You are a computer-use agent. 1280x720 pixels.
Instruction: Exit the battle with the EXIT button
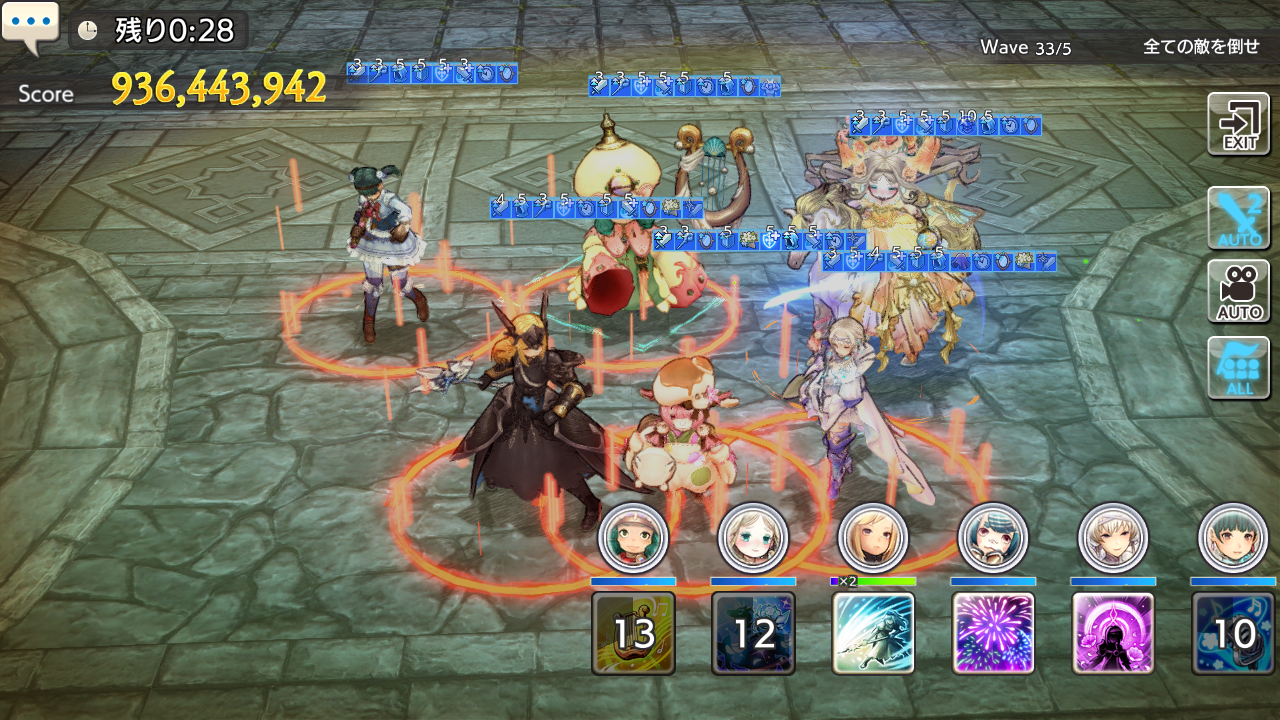[x=1238, y=124]
